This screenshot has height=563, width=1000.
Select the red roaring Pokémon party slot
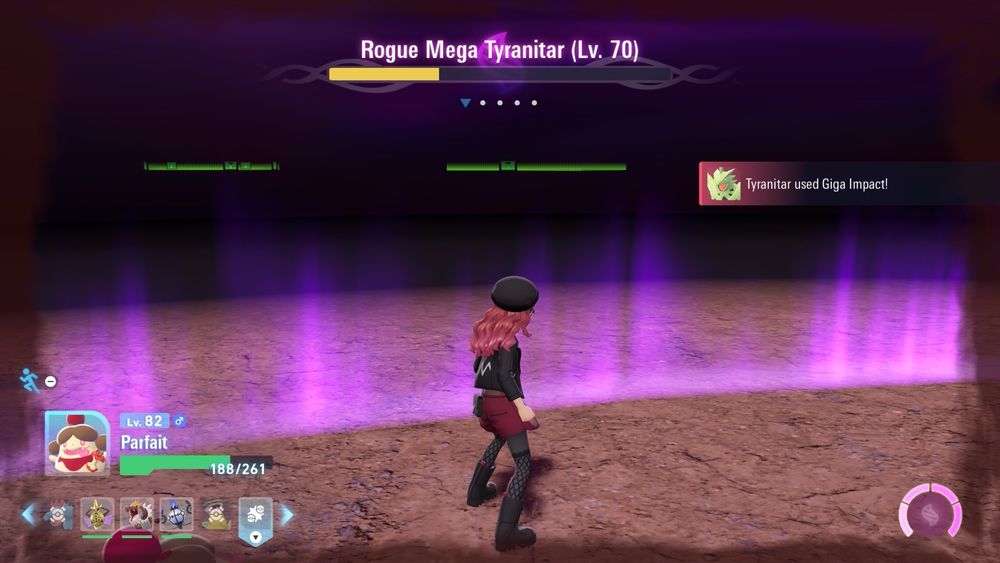pos(137,514)
